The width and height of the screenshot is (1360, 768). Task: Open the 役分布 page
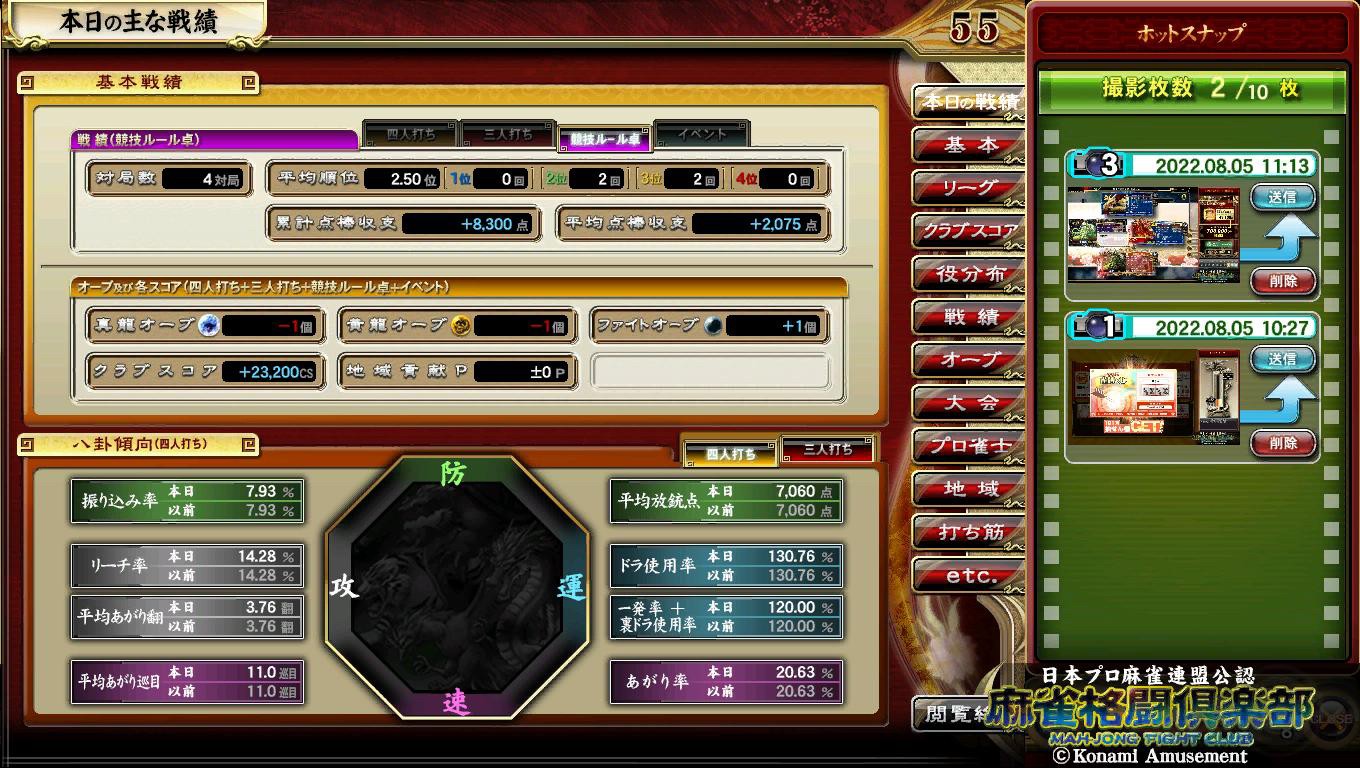[x=968, y=274]
